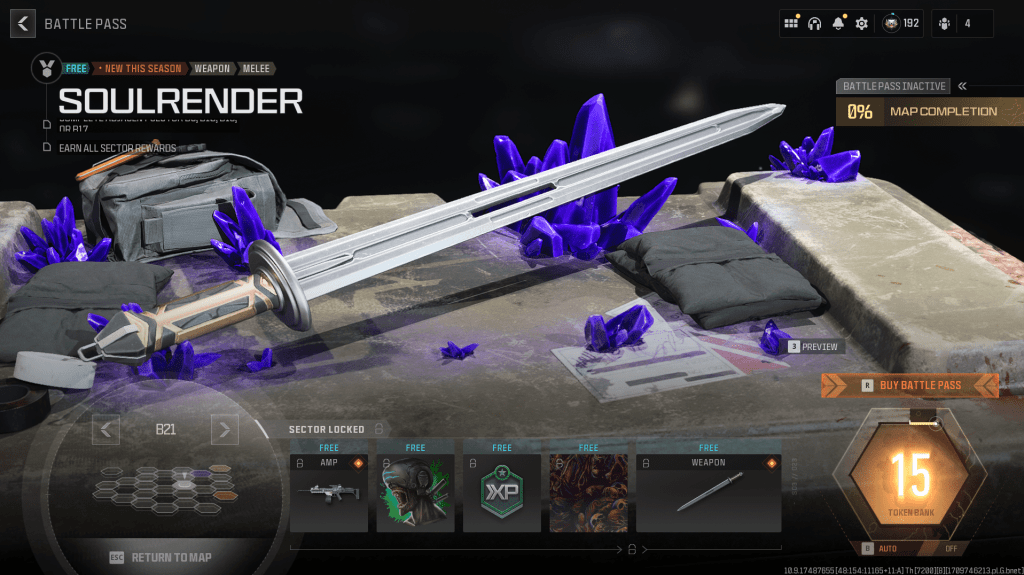Collapse the Battle Pass Inactive panel arrows
1024x575 pixels.
click(962, 86)
